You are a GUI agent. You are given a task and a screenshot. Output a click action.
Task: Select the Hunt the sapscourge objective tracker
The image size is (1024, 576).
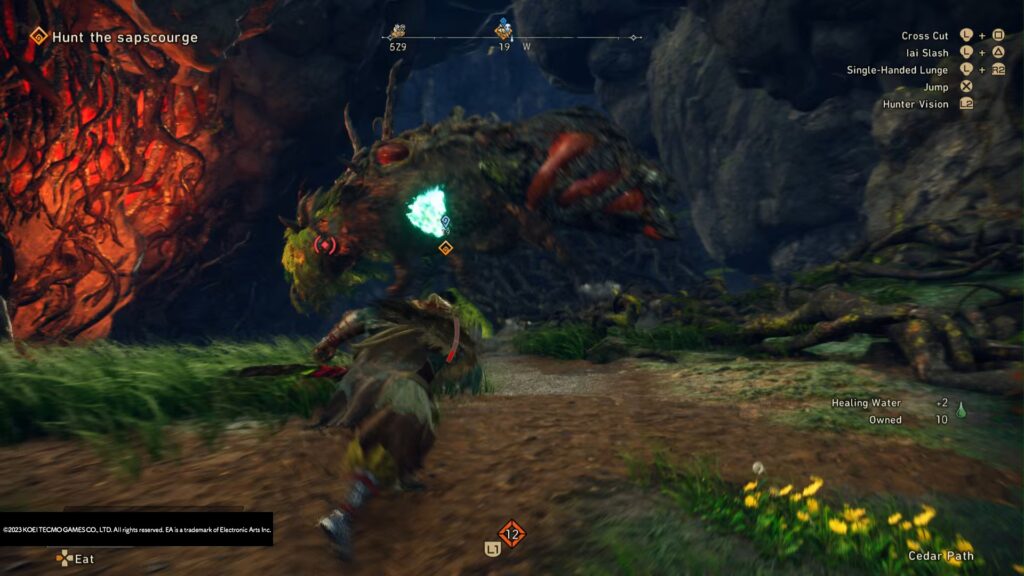click(x=113, y=38)
